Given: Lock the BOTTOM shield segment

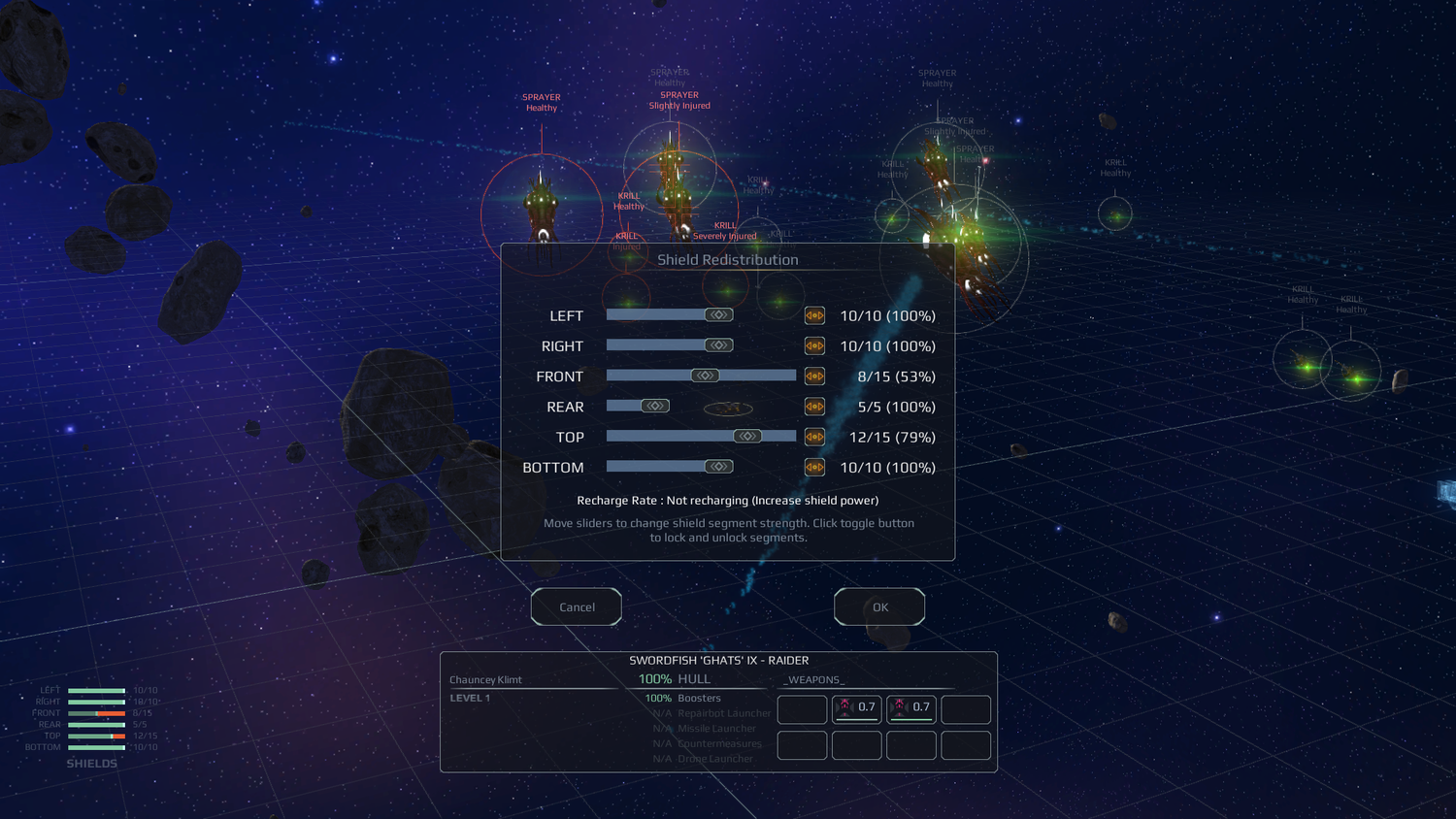Looking at the screenshot, I should [x=814, y=467].
